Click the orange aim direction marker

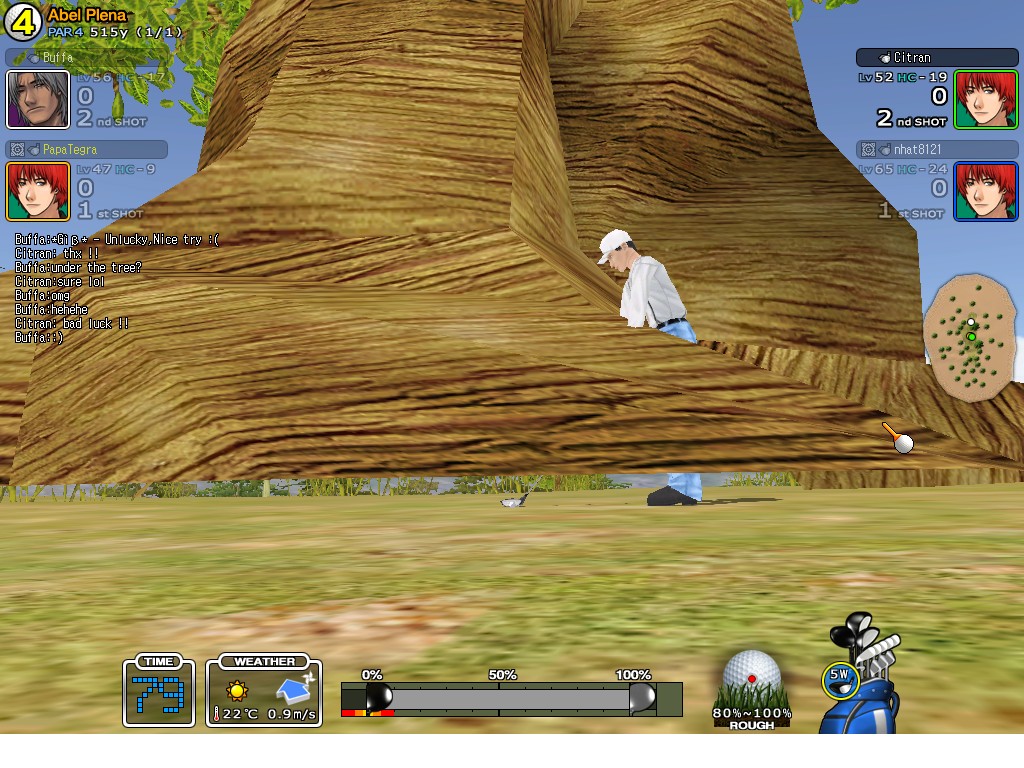[x=896, y=437]
